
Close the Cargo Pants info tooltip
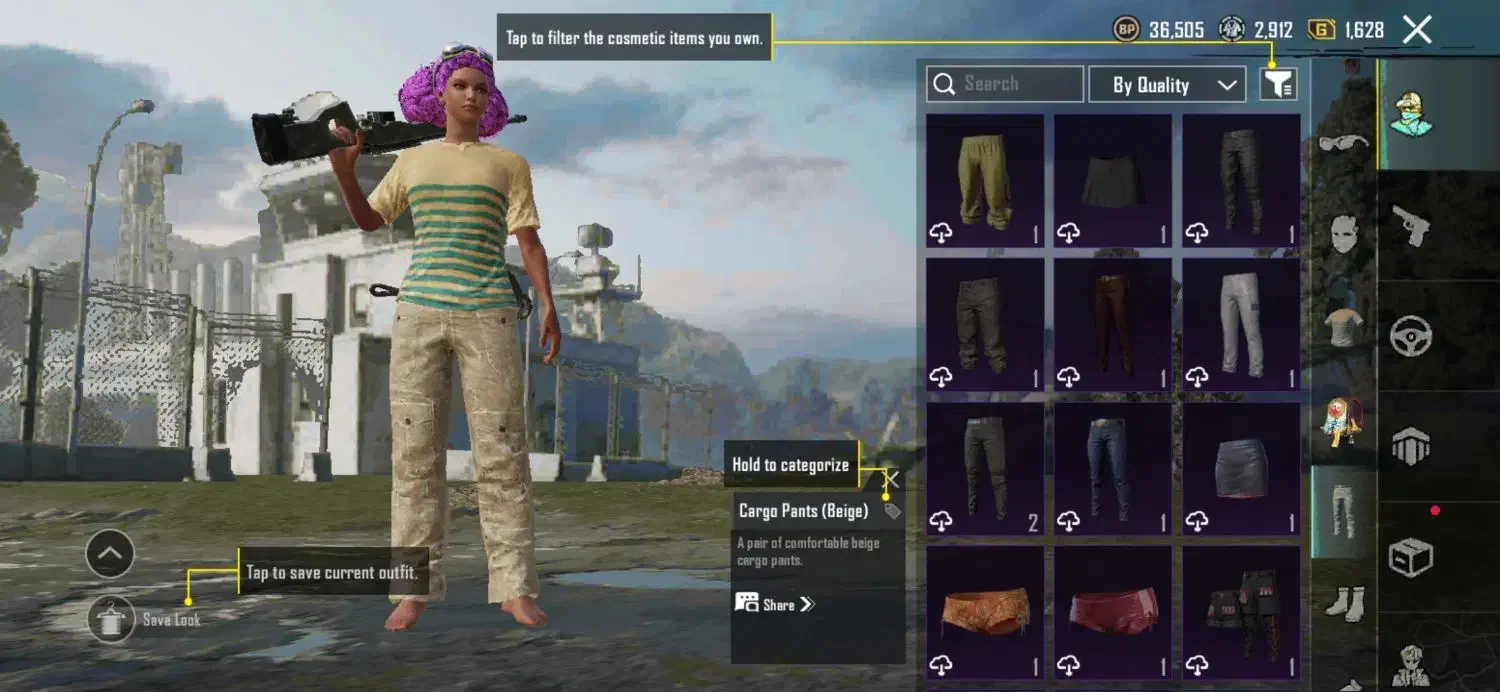[892, 480]
